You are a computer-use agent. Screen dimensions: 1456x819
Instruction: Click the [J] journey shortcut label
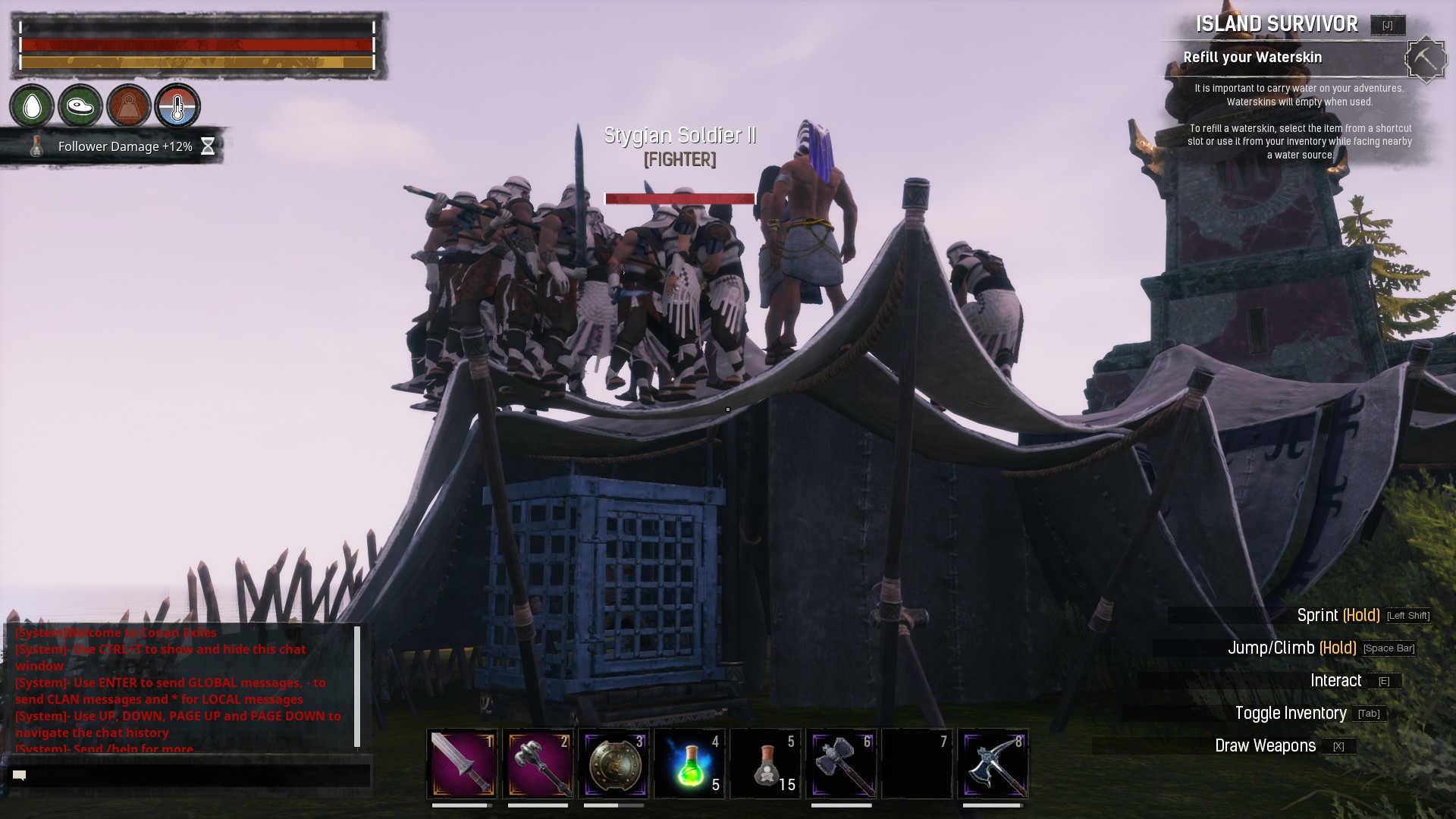pos(1387,24)
